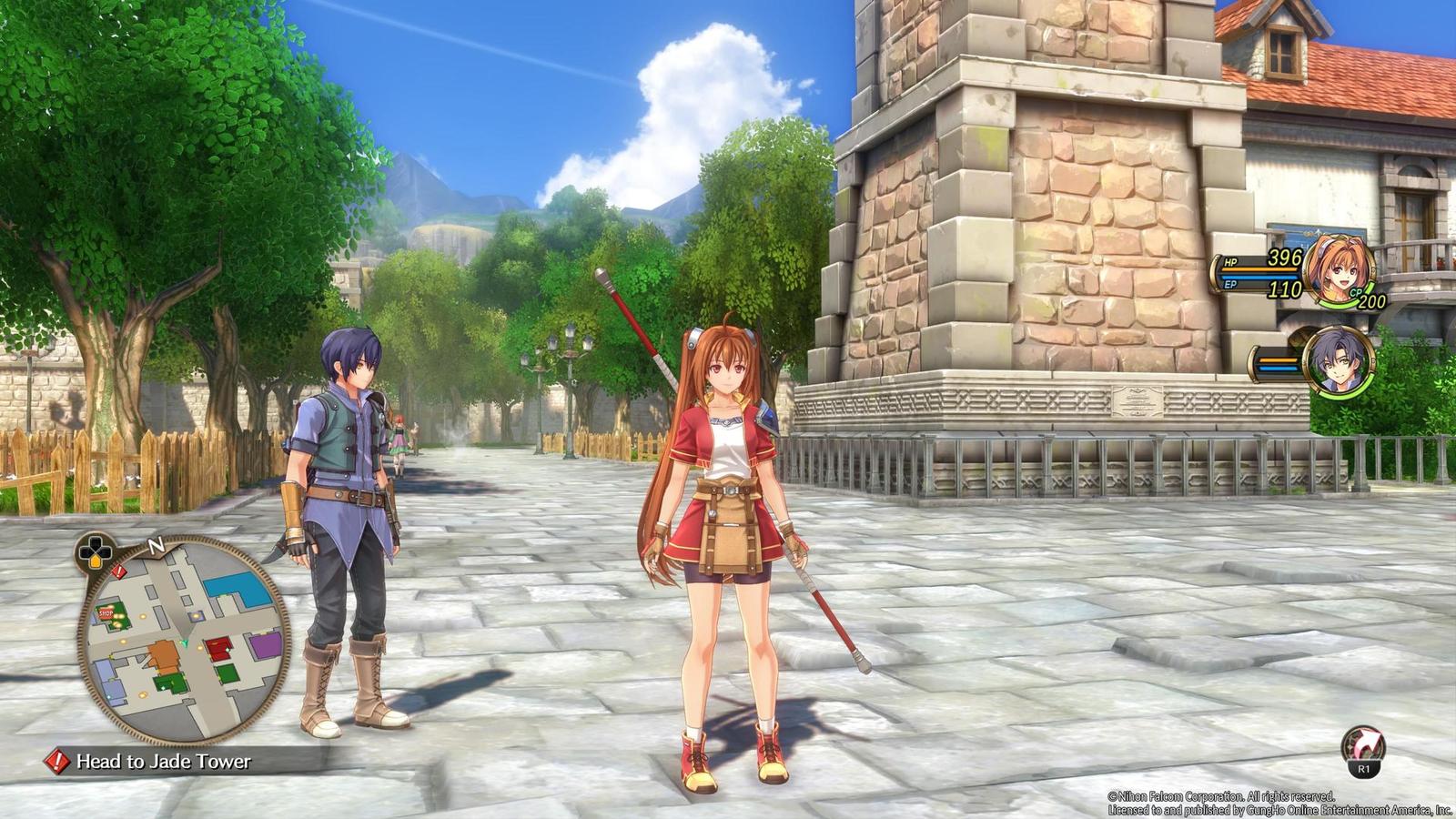The height and width of the screenshot is (819, 1456).
Task: Select the red exclamation quest marker on the minimap
Action: [x=118, y=571]
